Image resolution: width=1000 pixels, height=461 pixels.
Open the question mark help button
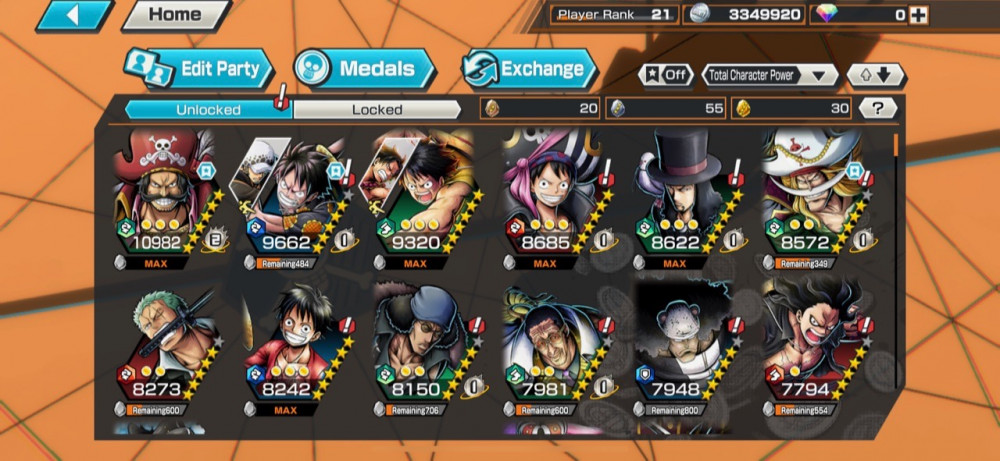pyautogui.click(x=877, y=108)
